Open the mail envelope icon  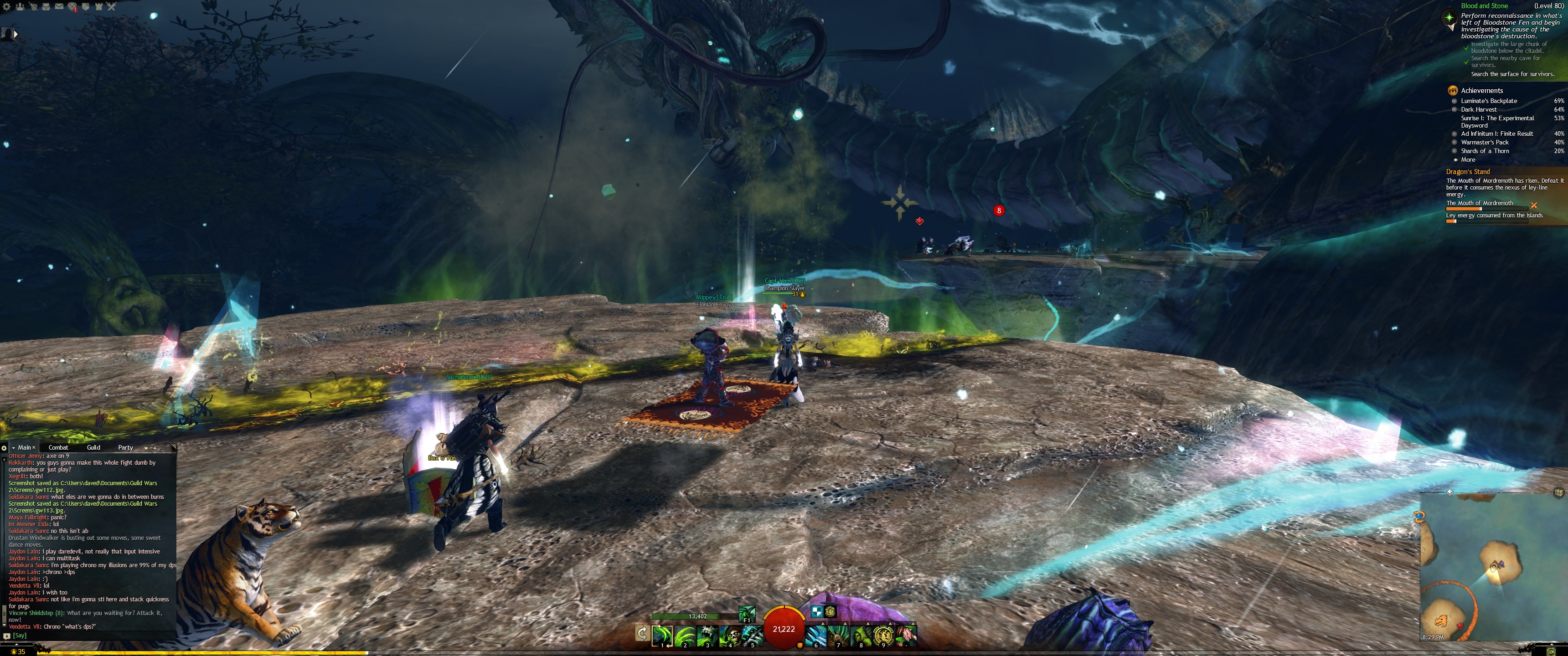[x=59, y=7]
